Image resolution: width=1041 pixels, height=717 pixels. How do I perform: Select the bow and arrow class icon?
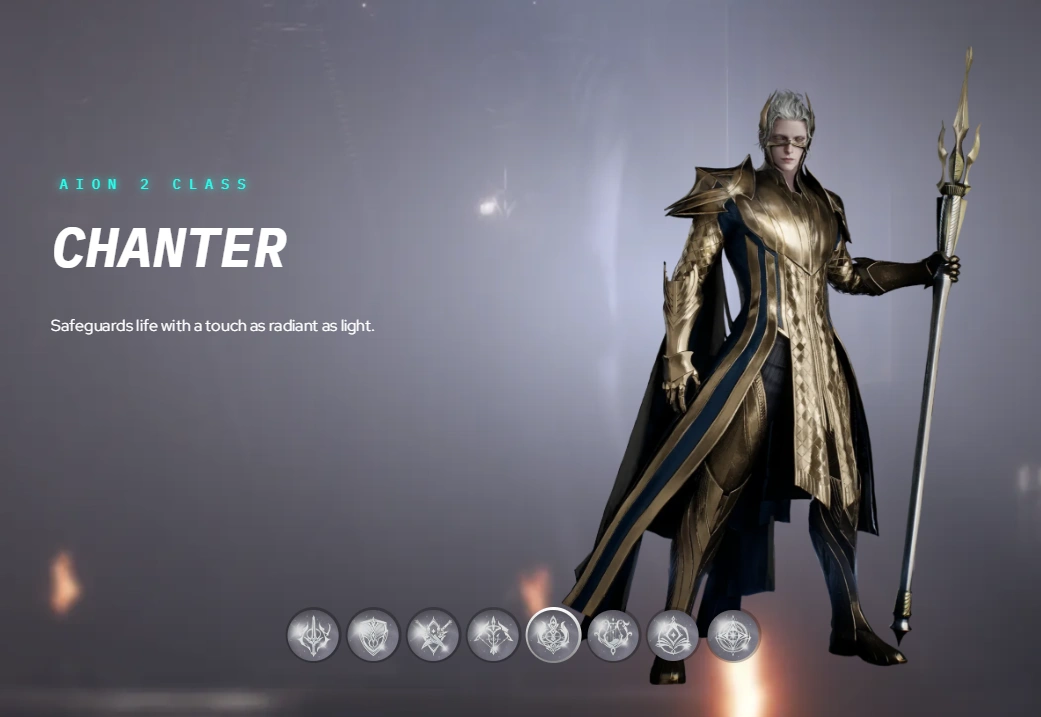click(493, 635)
